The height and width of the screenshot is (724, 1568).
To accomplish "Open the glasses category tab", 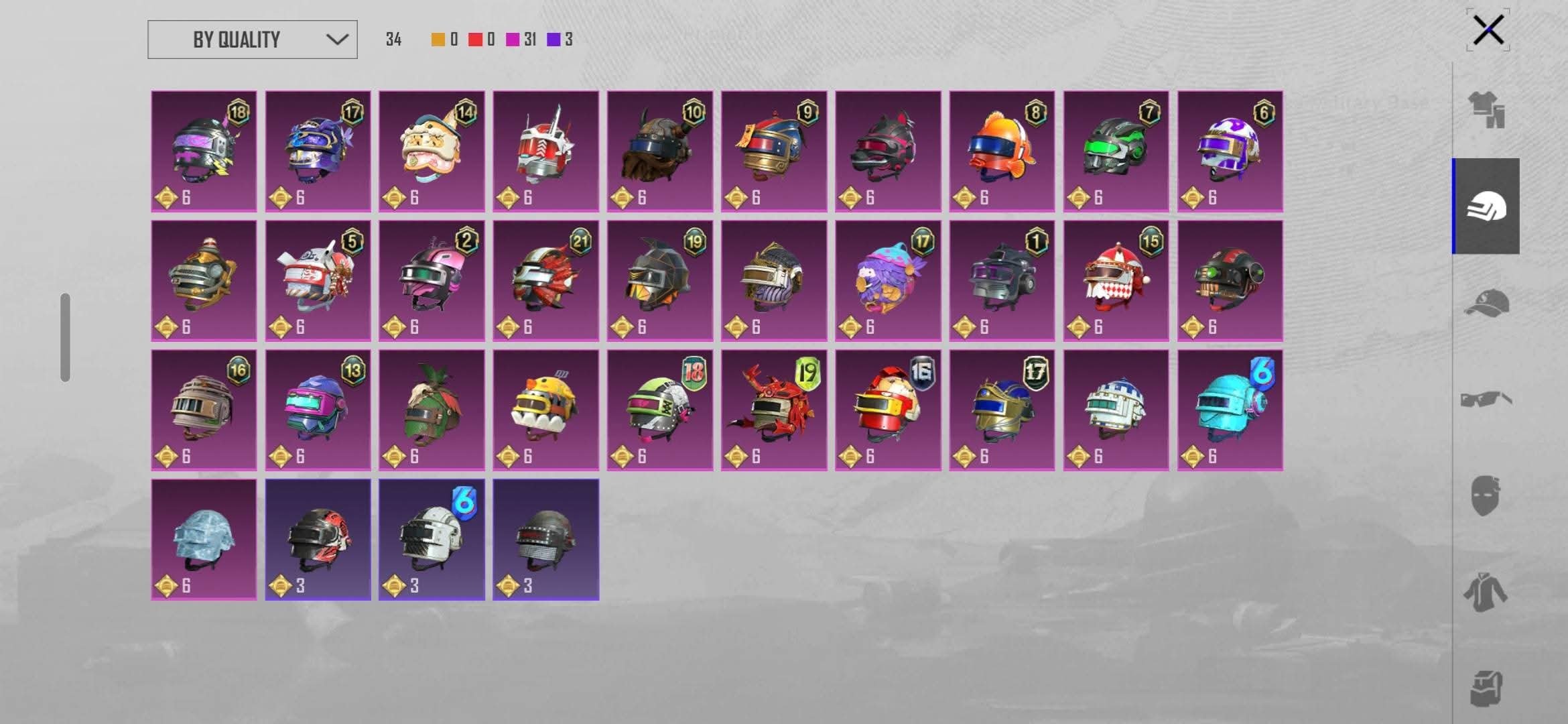I will pos(1486,400).
